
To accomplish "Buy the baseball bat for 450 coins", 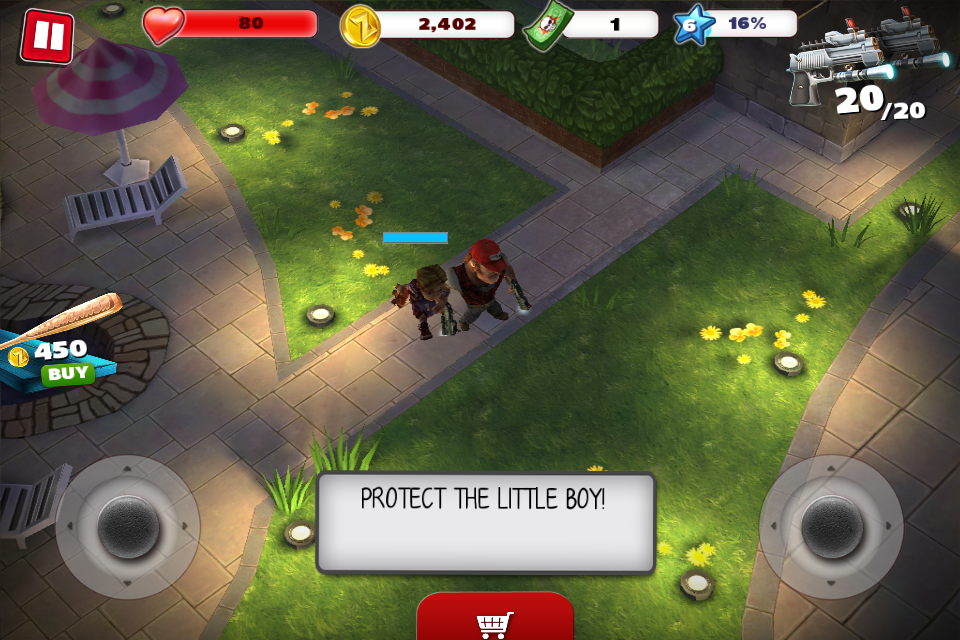I will coord(68,374).
